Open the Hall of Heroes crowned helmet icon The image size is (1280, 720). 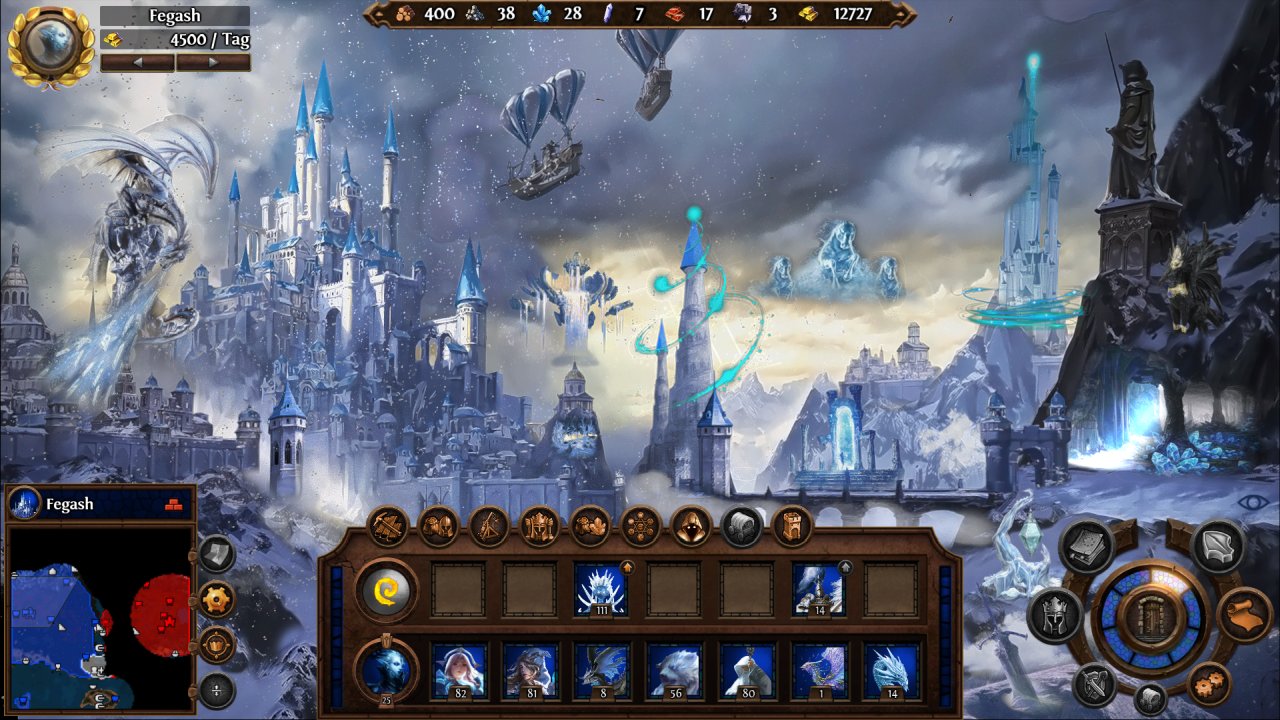[540, 526]
